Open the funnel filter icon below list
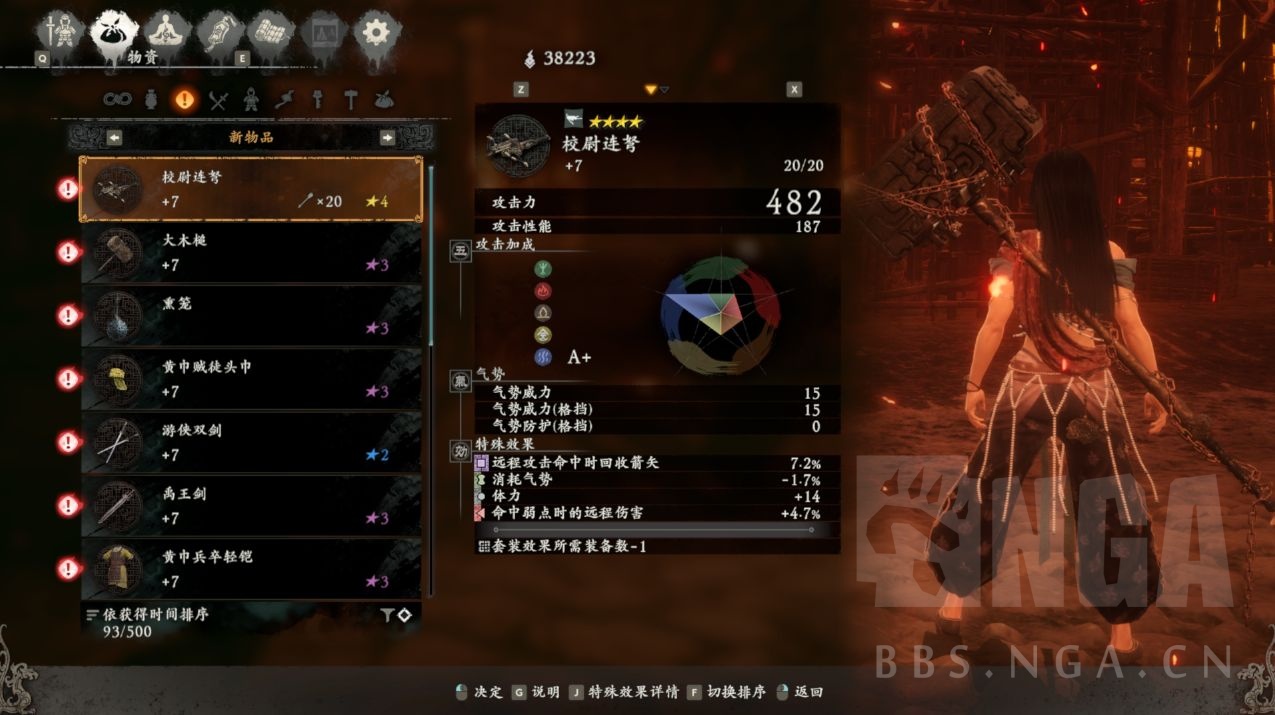Viewport: 1275px width, 715px height. [386, 616]
